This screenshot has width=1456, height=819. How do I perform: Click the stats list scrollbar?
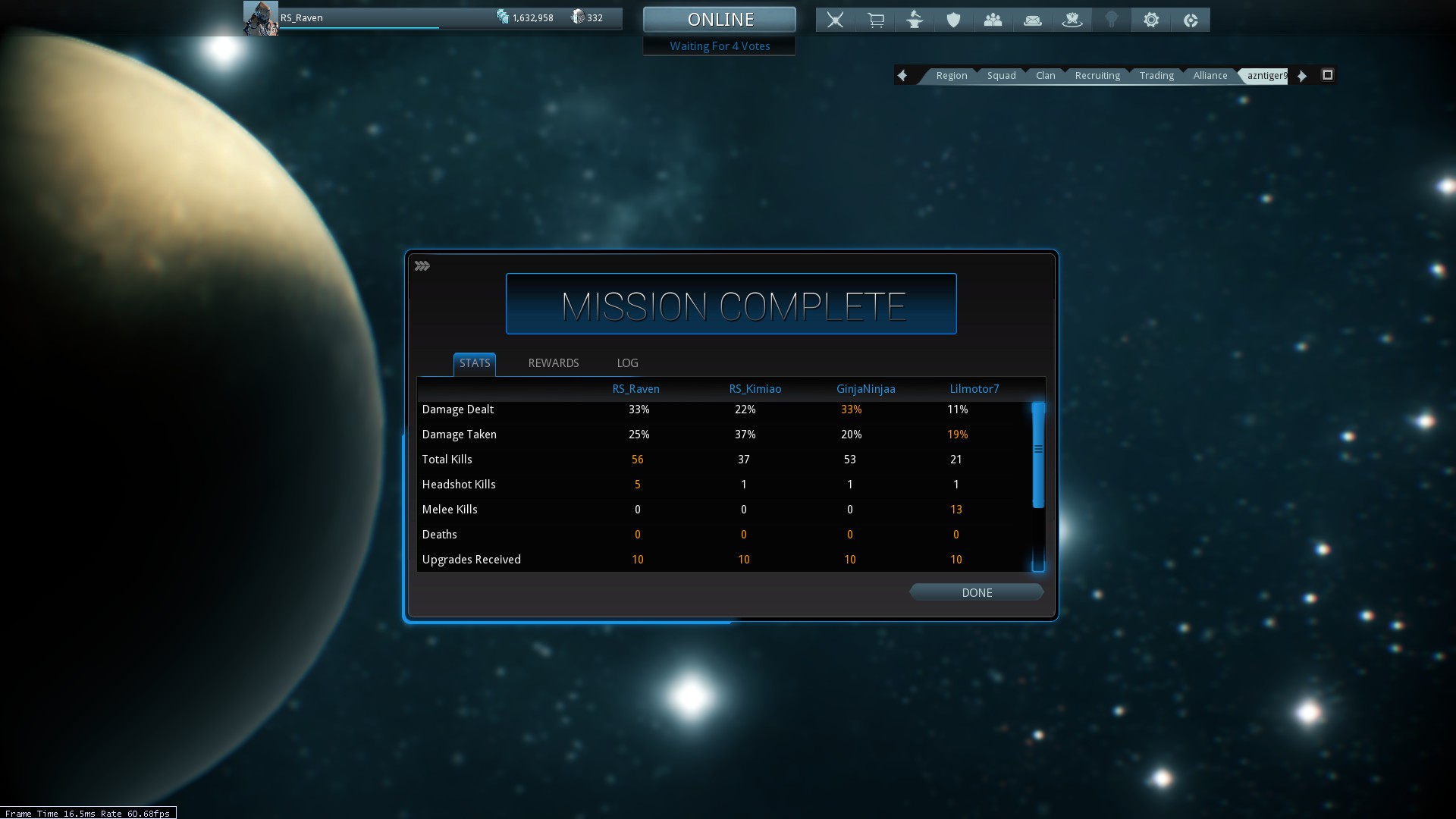point(1038,455)
